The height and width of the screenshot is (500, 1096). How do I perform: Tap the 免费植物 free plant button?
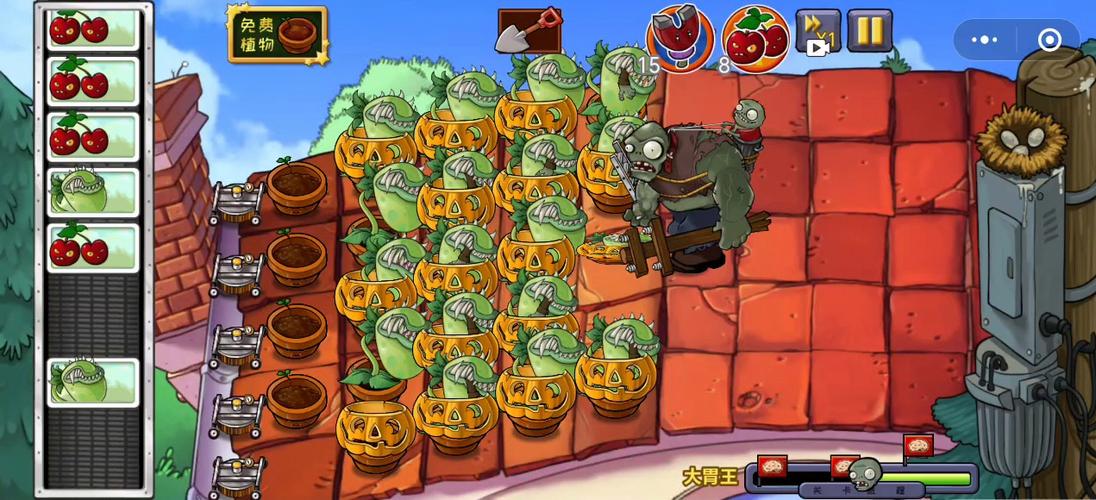[x=277, y=35]
